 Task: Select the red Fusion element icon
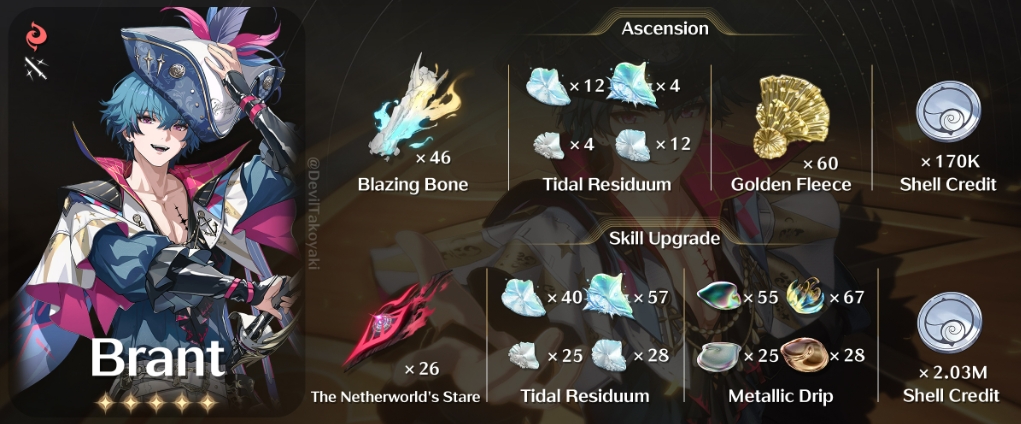click(35, 40)
